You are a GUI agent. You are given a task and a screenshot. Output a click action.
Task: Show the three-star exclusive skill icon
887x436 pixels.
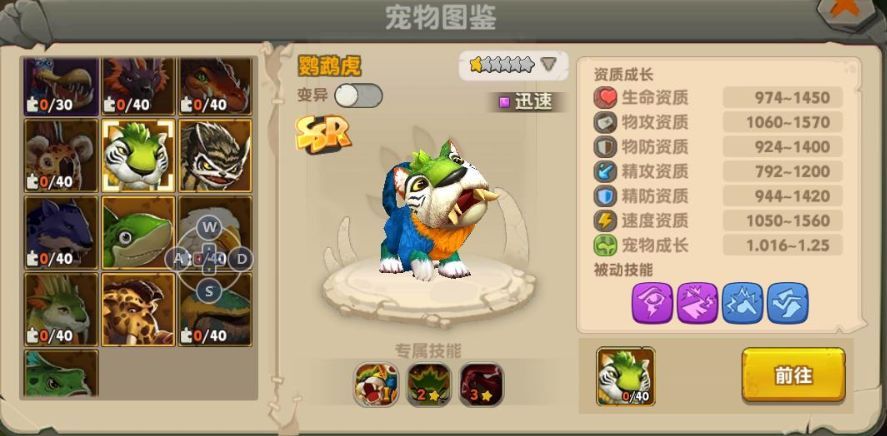pyautogui.click(x=481, y=384)
